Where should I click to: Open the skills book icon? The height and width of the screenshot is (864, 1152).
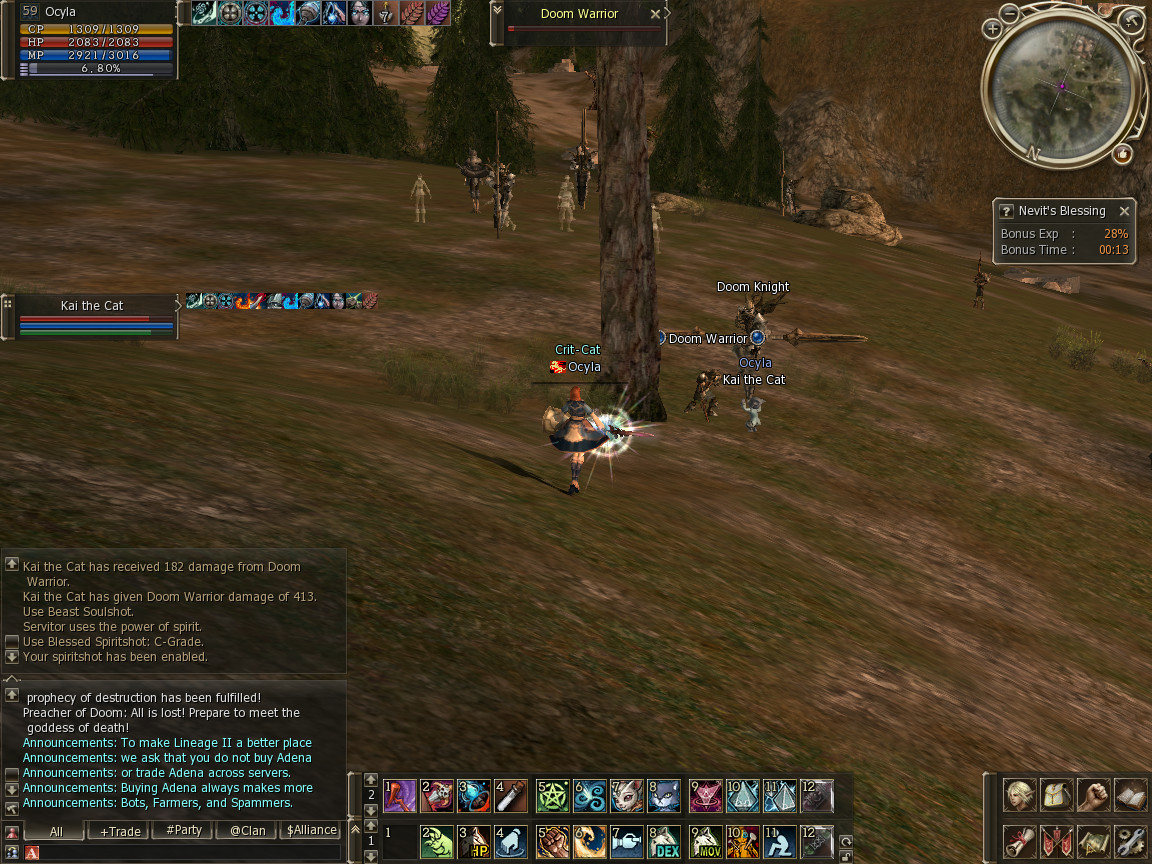coord(1130,796)
